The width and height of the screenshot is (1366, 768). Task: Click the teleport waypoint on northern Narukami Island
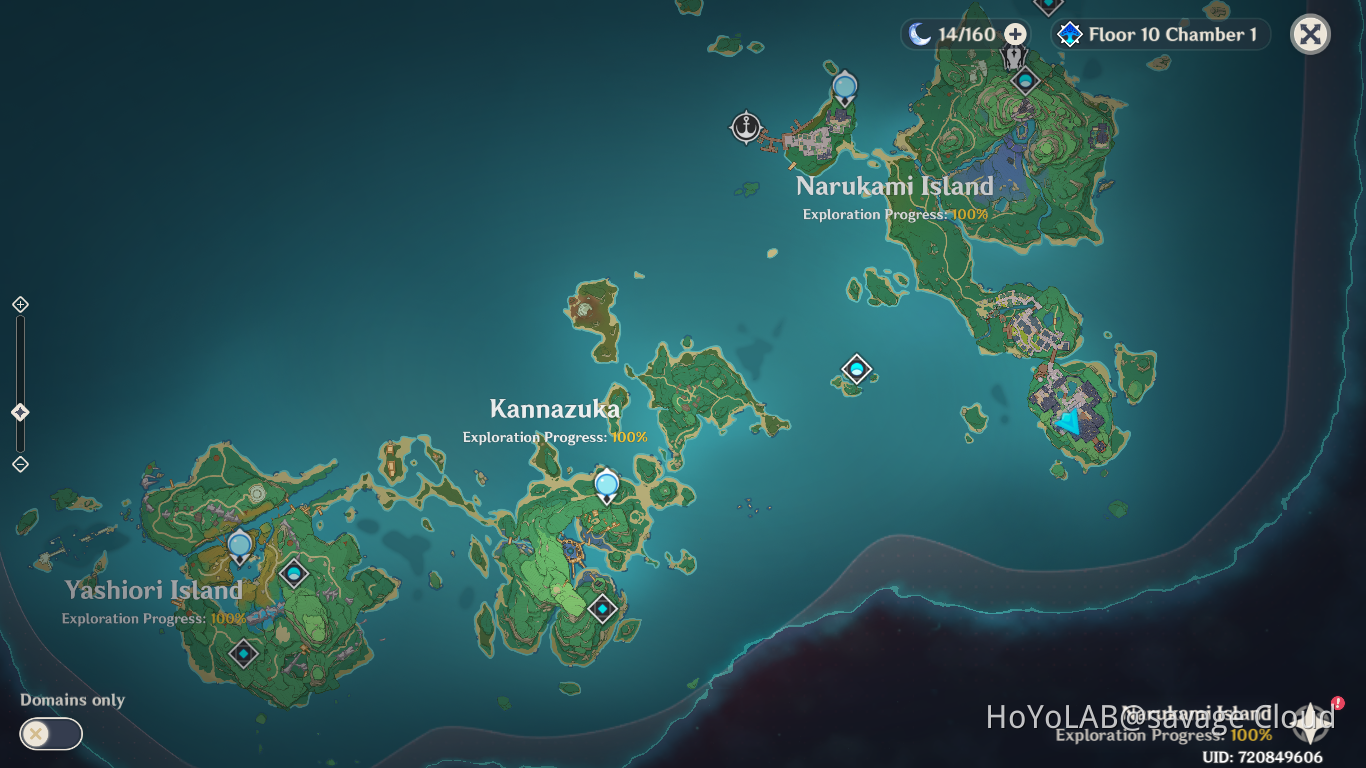click(x=844, y=88)
